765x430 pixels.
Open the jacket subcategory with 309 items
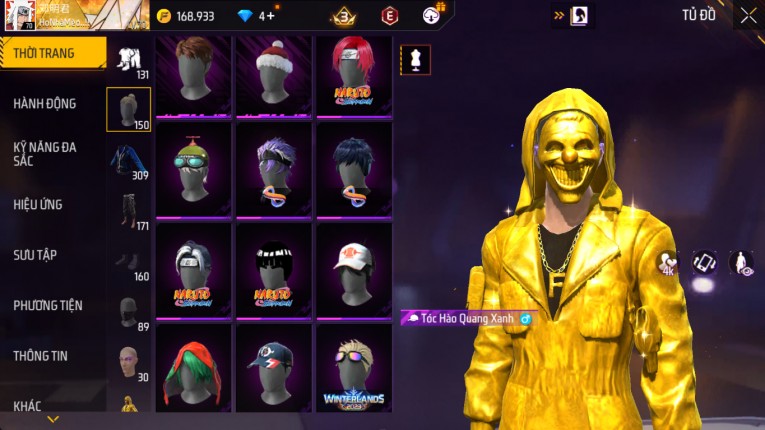(128, 160)
